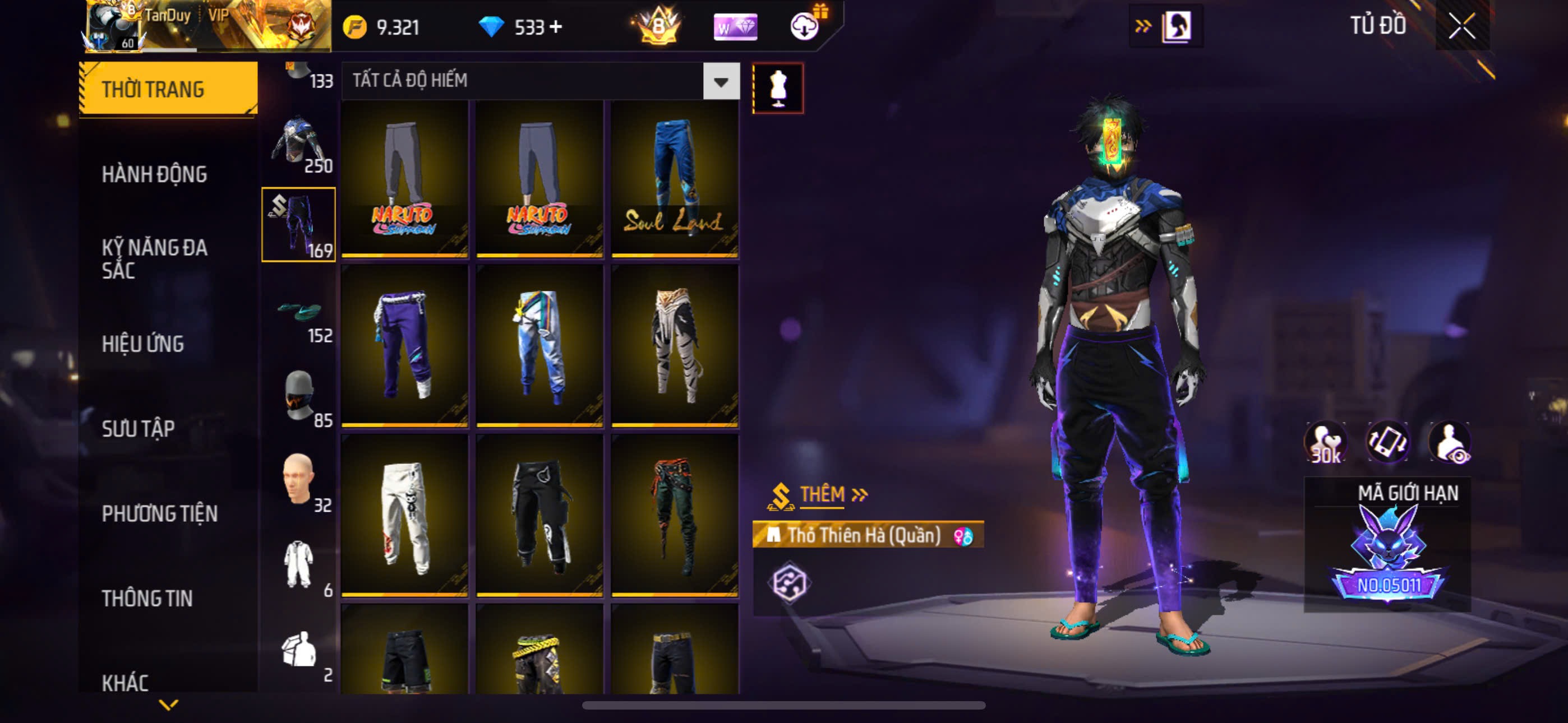Open the mask category showing 85
The image size is (1568, 723).
click(x=298, y=397)
